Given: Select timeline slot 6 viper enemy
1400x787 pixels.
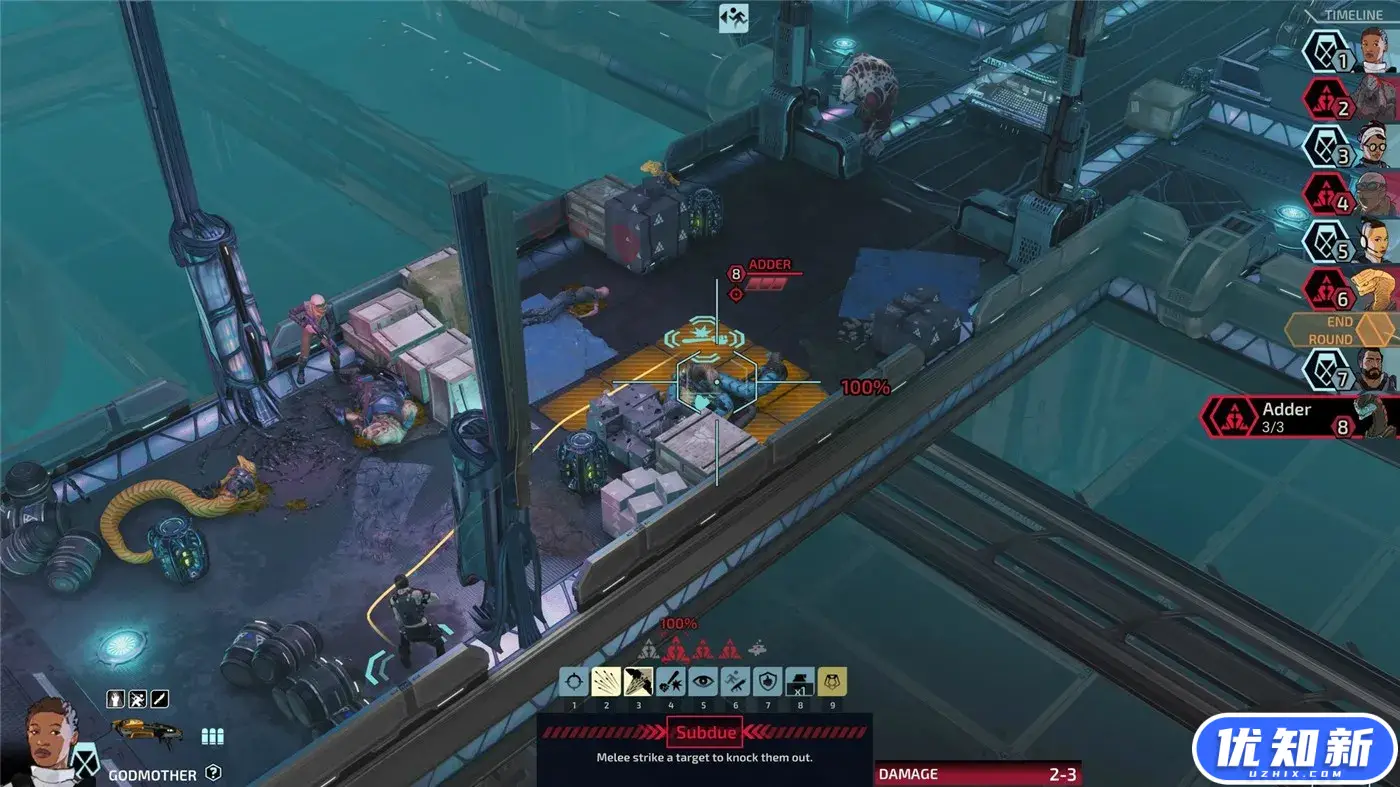Looking at the screenshot, I should click(1352, 288).
